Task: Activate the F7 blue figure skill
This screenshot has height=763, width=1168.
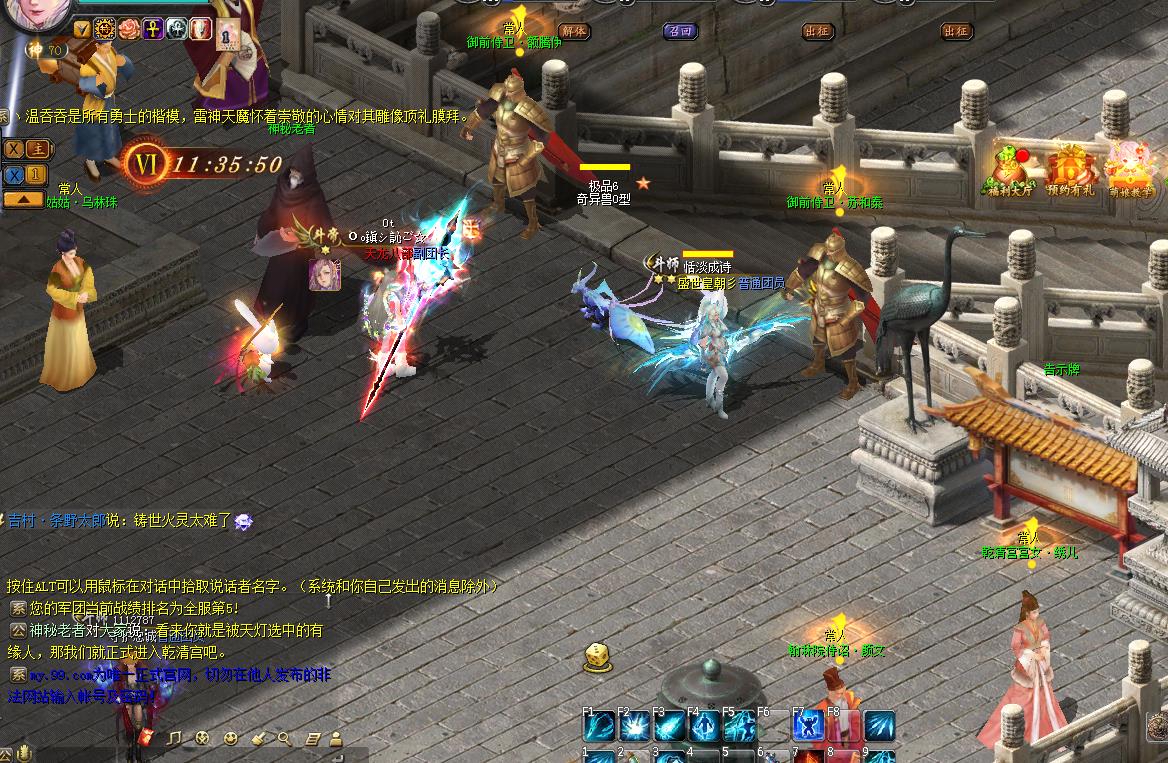Action: click(808, 725)
